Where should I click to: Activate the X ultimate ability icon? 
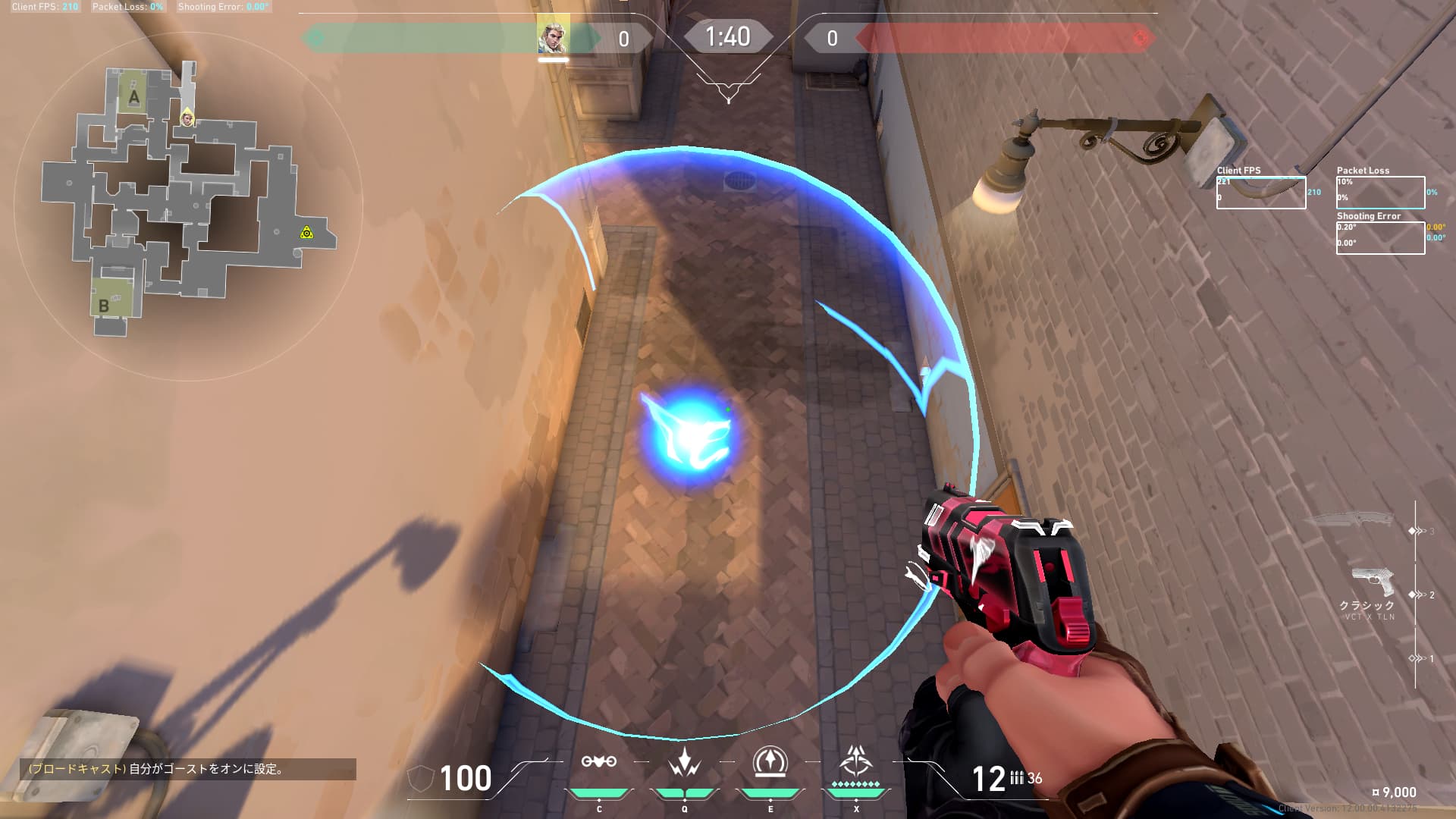tap(856, 761)
